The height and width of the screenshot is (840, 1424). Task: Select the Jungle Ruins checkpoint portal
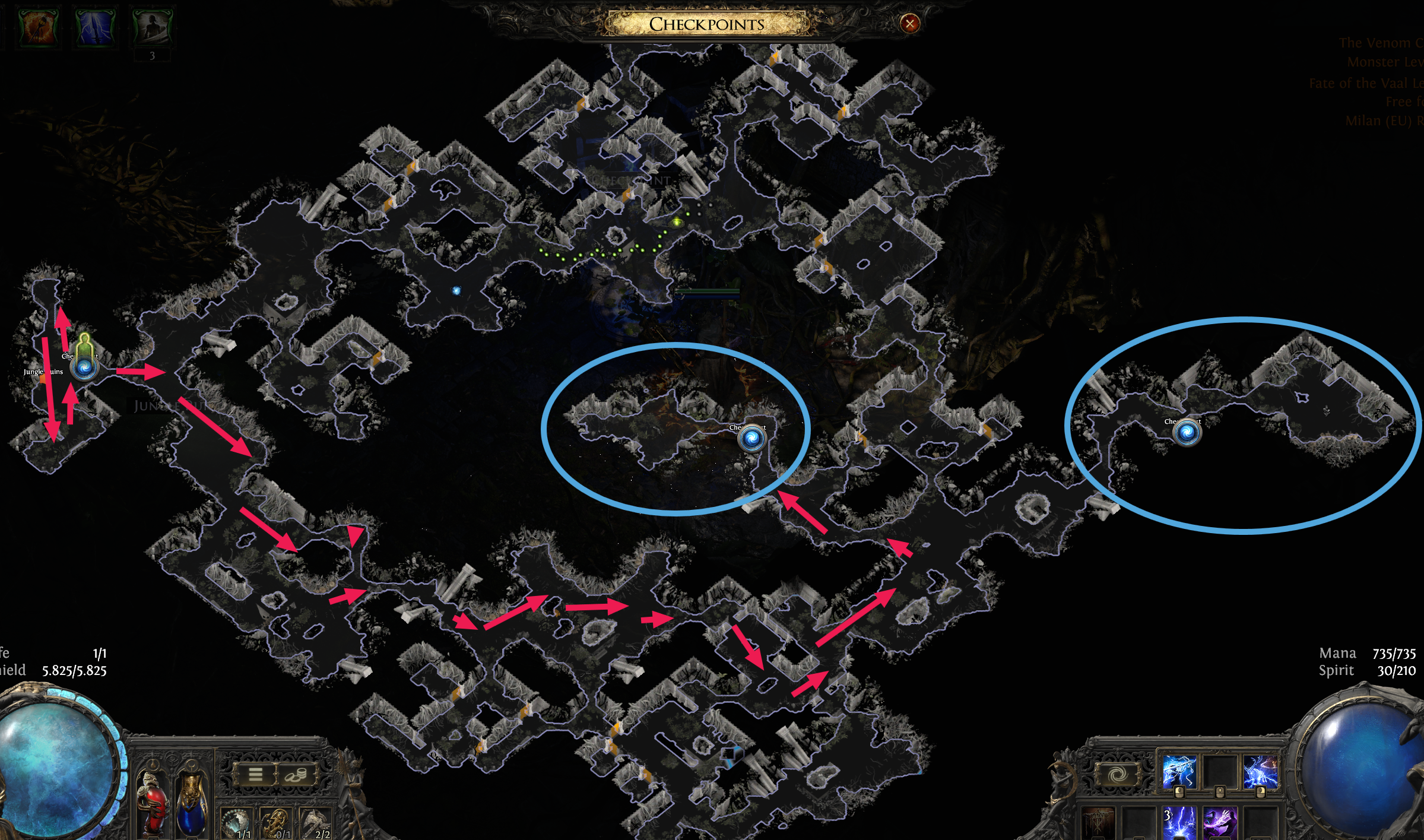(84, 368)
